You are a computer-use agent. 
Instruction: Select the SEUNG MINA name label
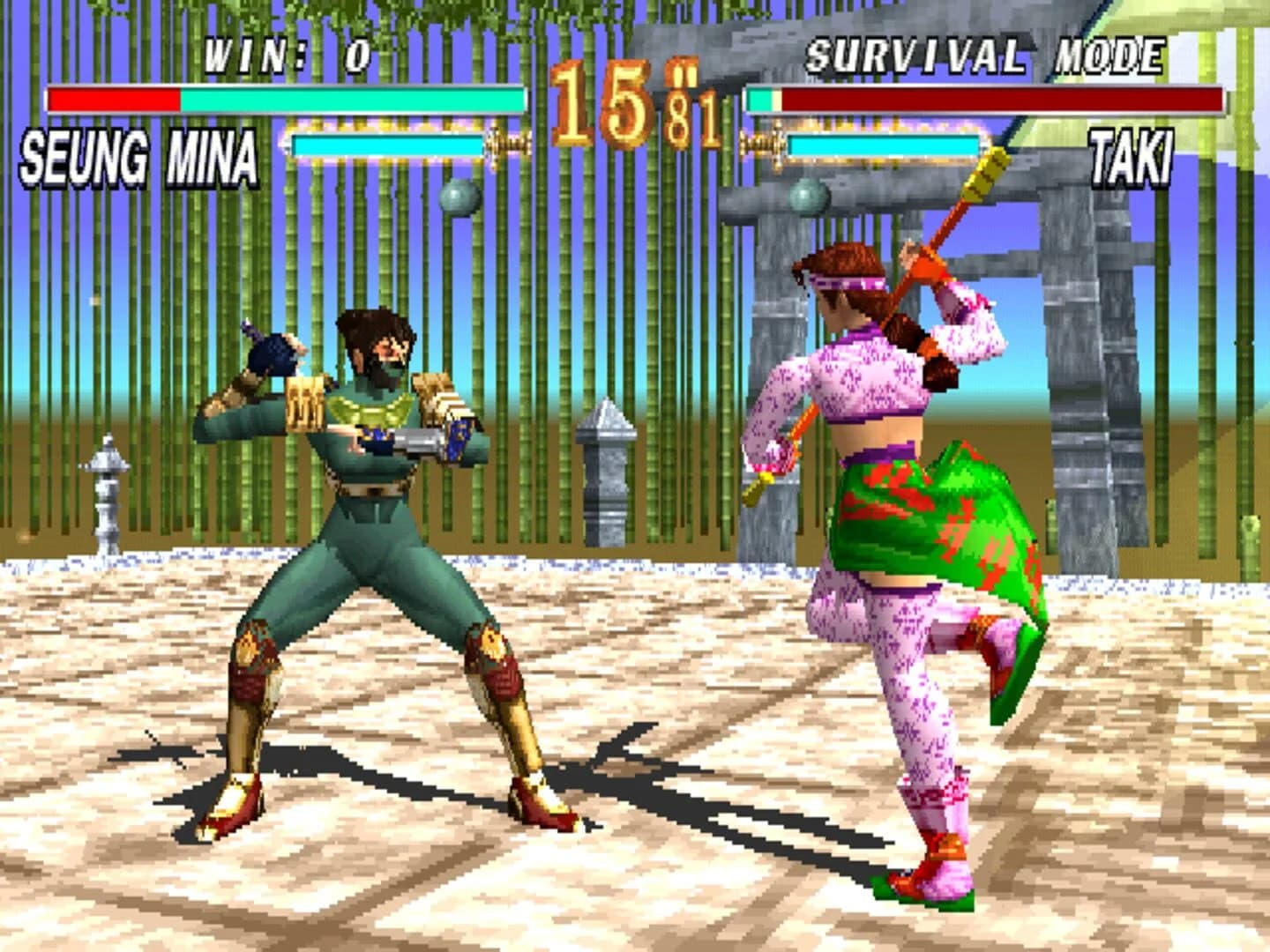pos(137,157)
